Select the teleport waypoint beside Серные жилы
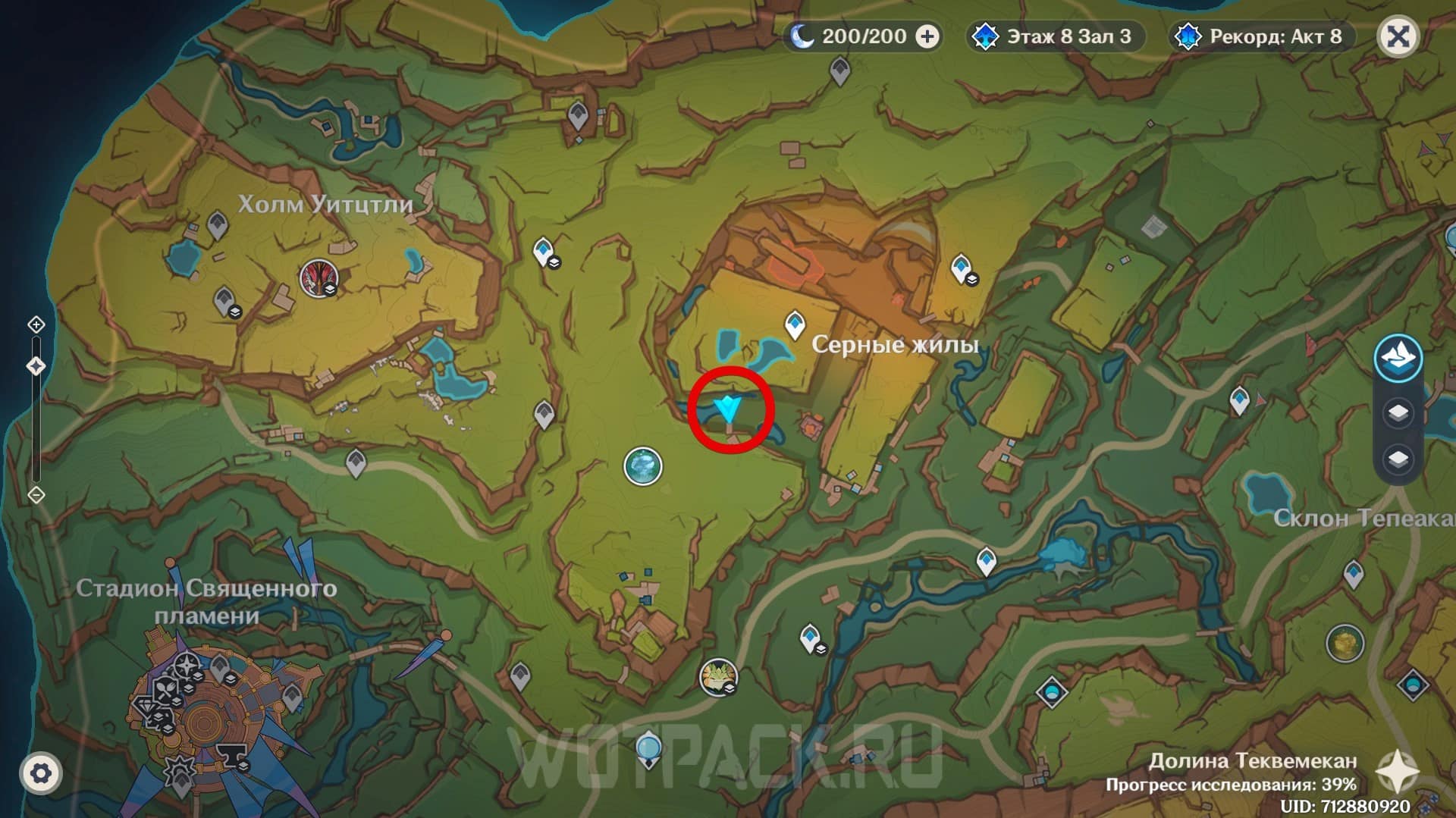1456x818 pixels. point(794,324)
